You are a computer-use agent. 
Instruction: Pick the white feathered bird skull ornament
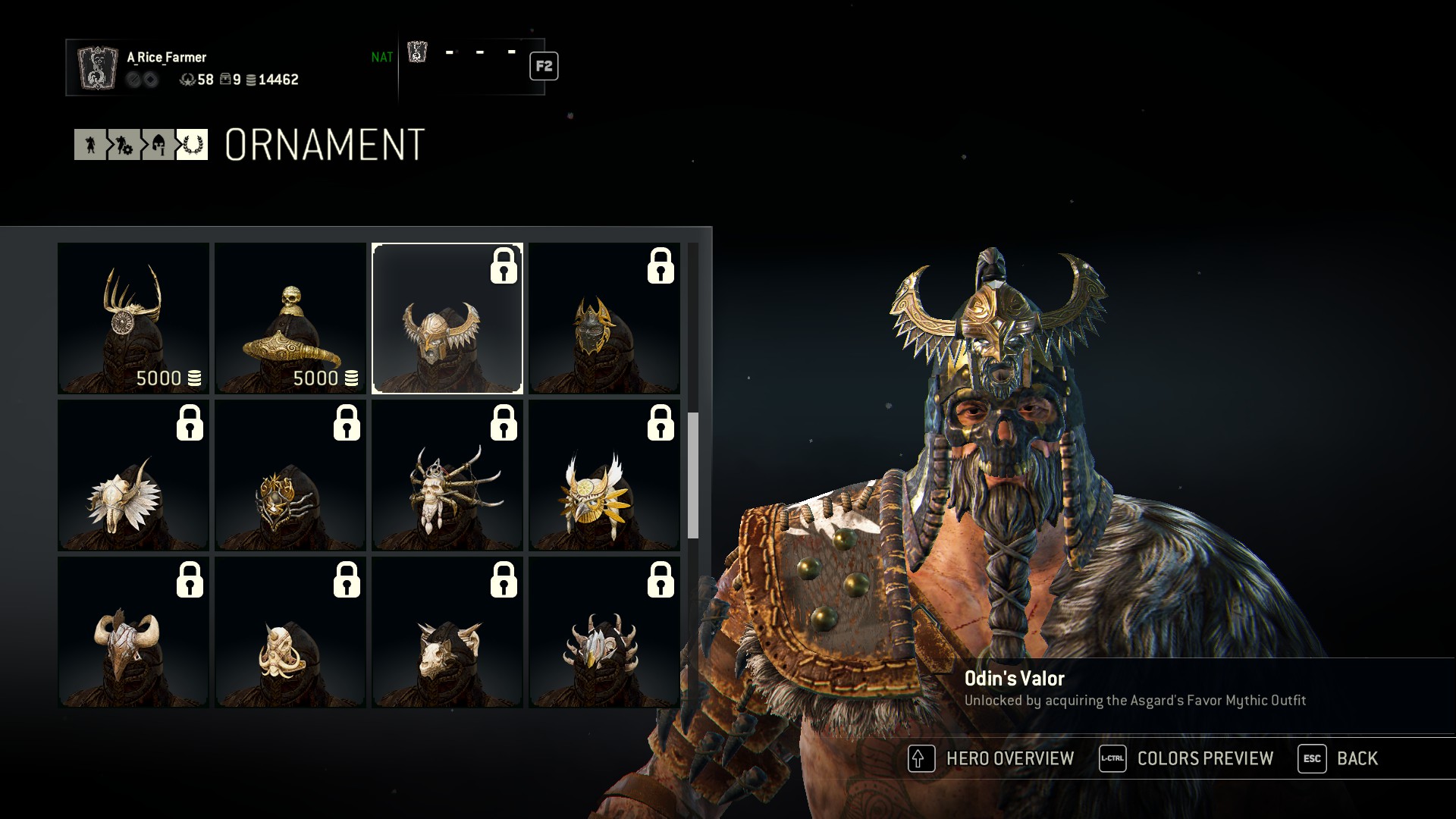(133, 475)
